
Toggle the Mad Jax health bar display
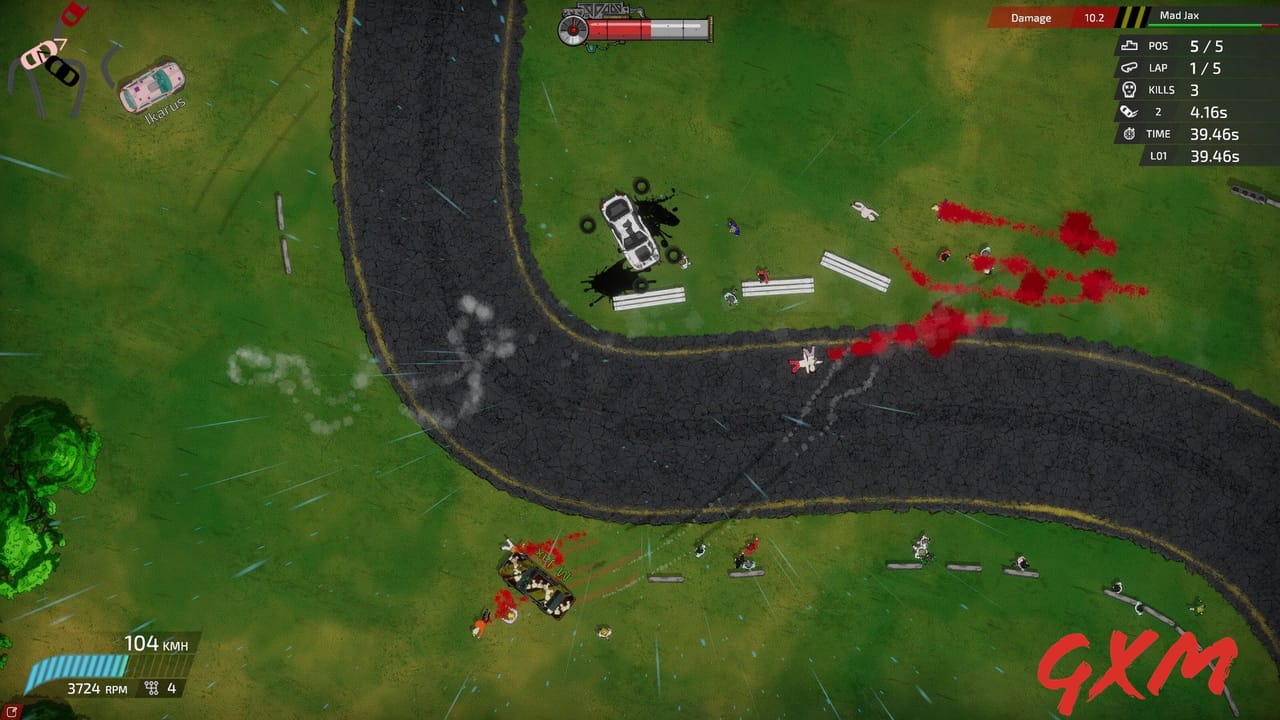pos(1204,24)
